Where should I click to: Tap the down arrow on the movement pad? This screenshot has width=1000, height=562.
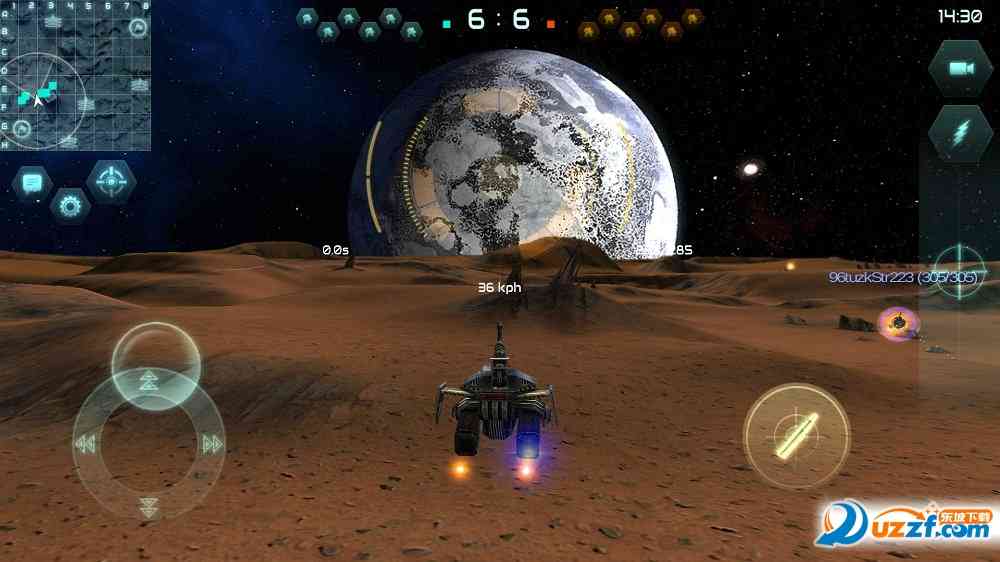(x=149, y=506)
